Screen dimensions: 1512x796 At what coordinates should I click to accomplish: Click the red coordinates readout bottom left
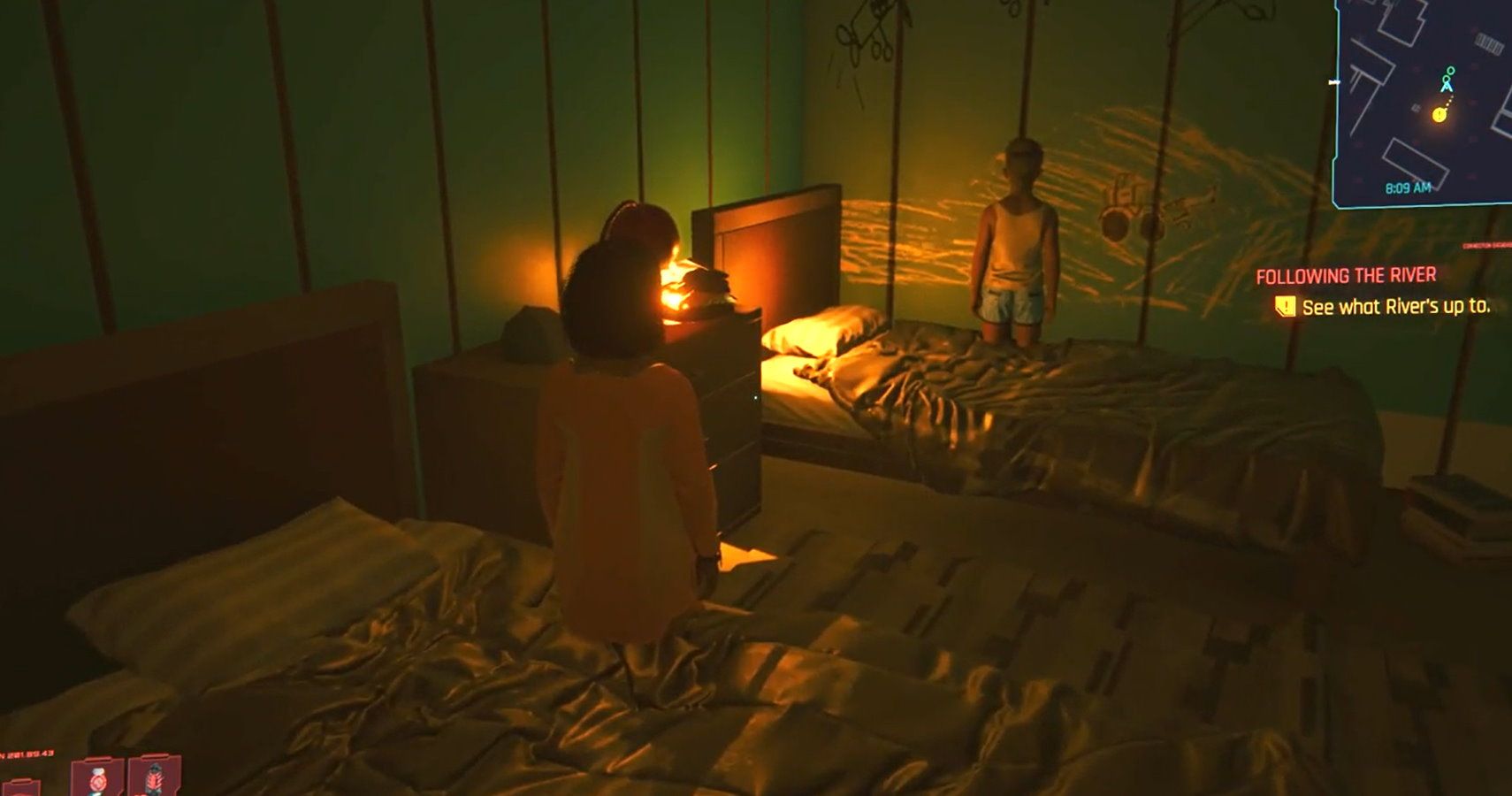[x=27, y=753]
